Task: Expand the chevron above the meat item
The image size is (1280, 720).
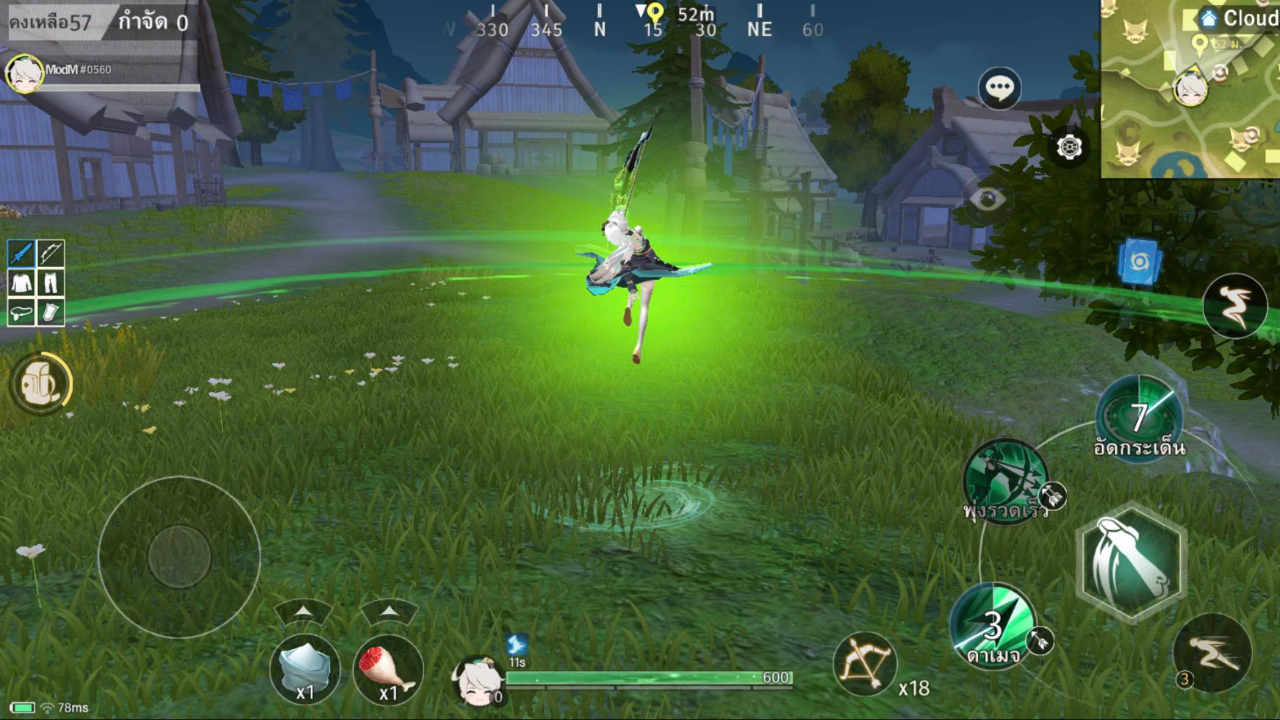Action: (x=387, y=610)
